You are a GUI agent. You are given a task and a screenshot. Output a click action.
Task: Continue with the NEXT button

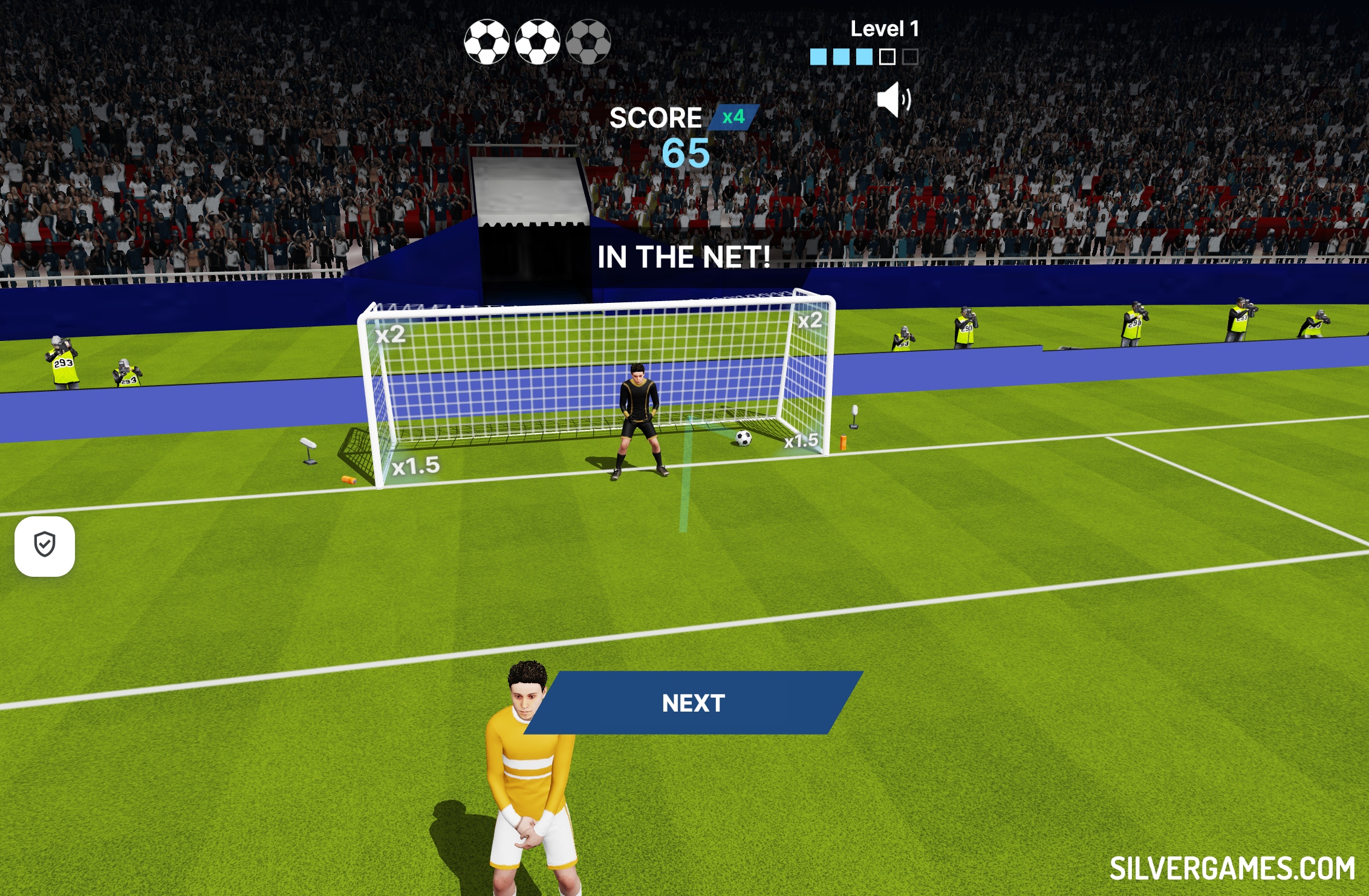coord(693,703)
